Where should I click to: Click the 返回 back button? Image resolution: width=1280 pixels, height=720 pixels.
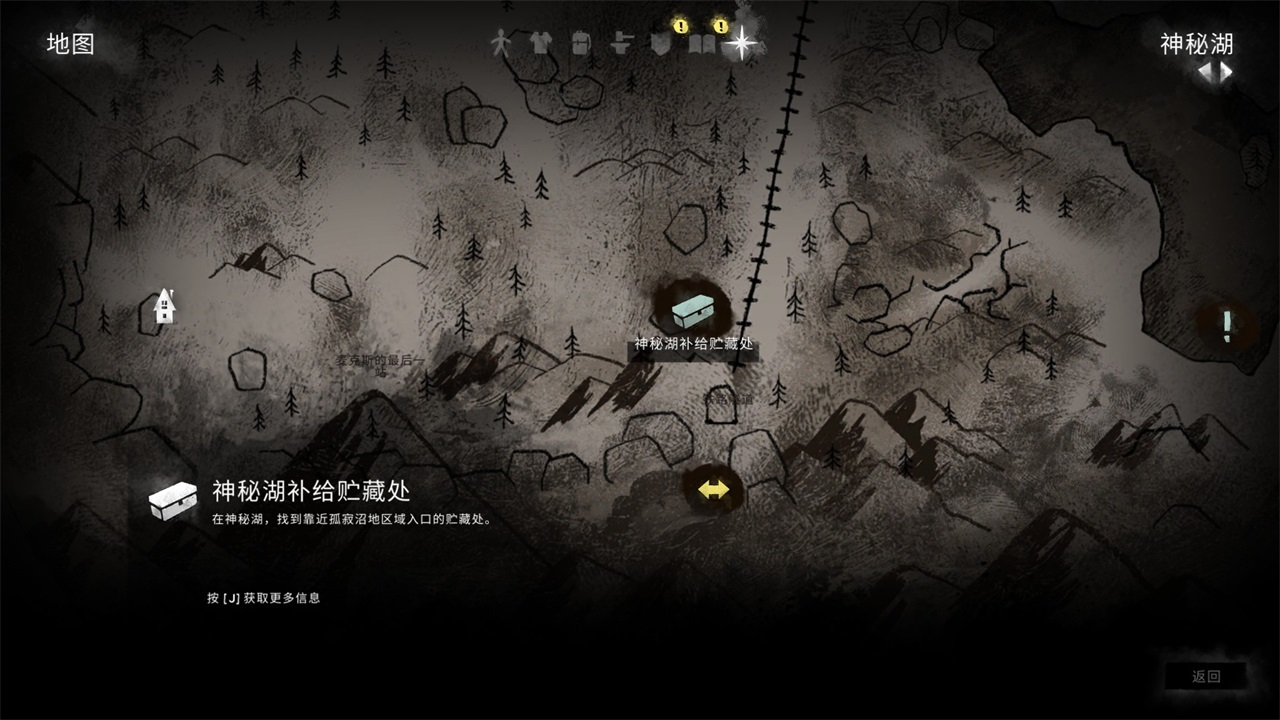click(x=1206, y=677)
